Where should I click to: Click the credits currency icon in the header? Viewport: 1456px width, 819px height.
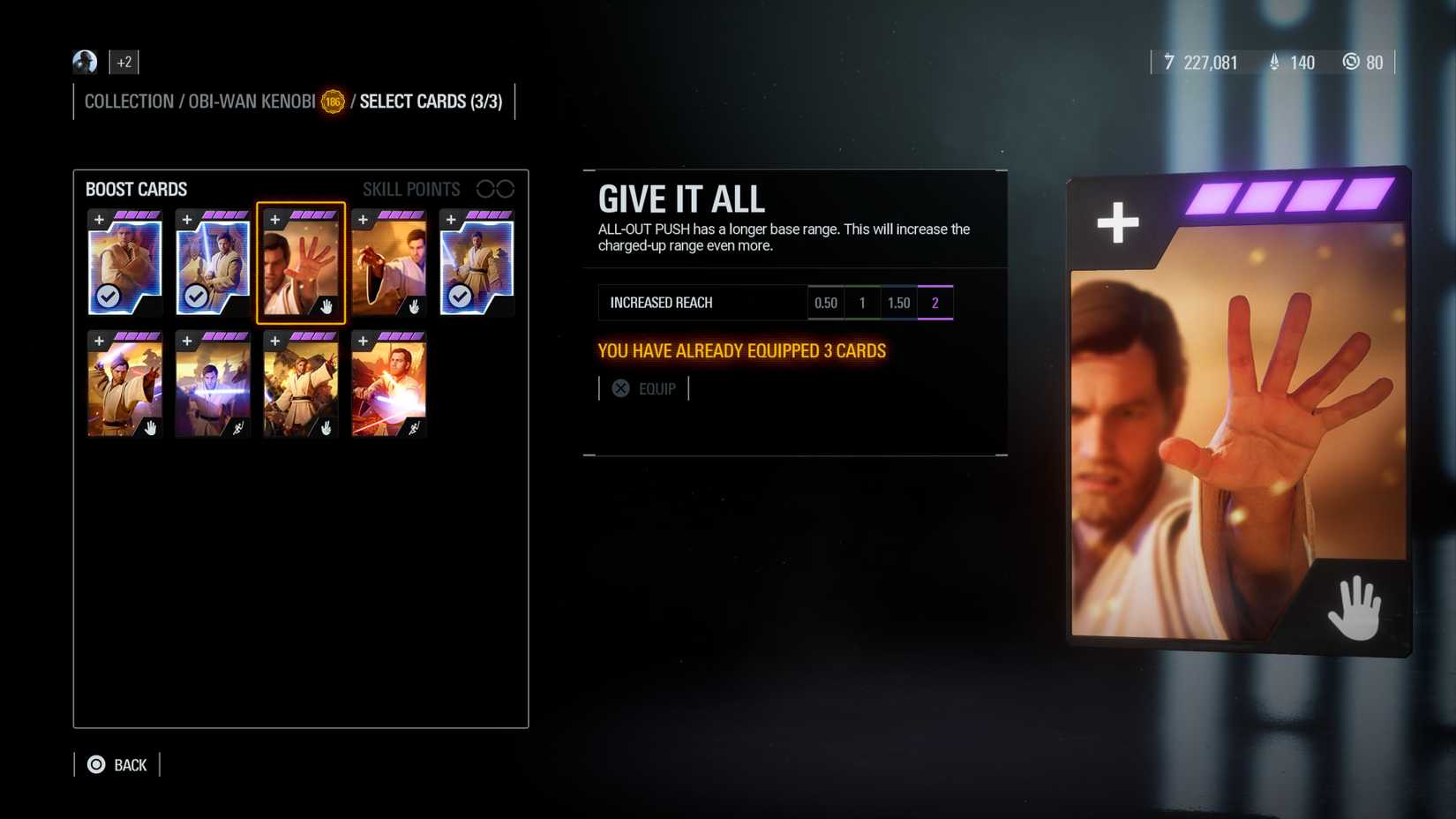(1169, 62)
